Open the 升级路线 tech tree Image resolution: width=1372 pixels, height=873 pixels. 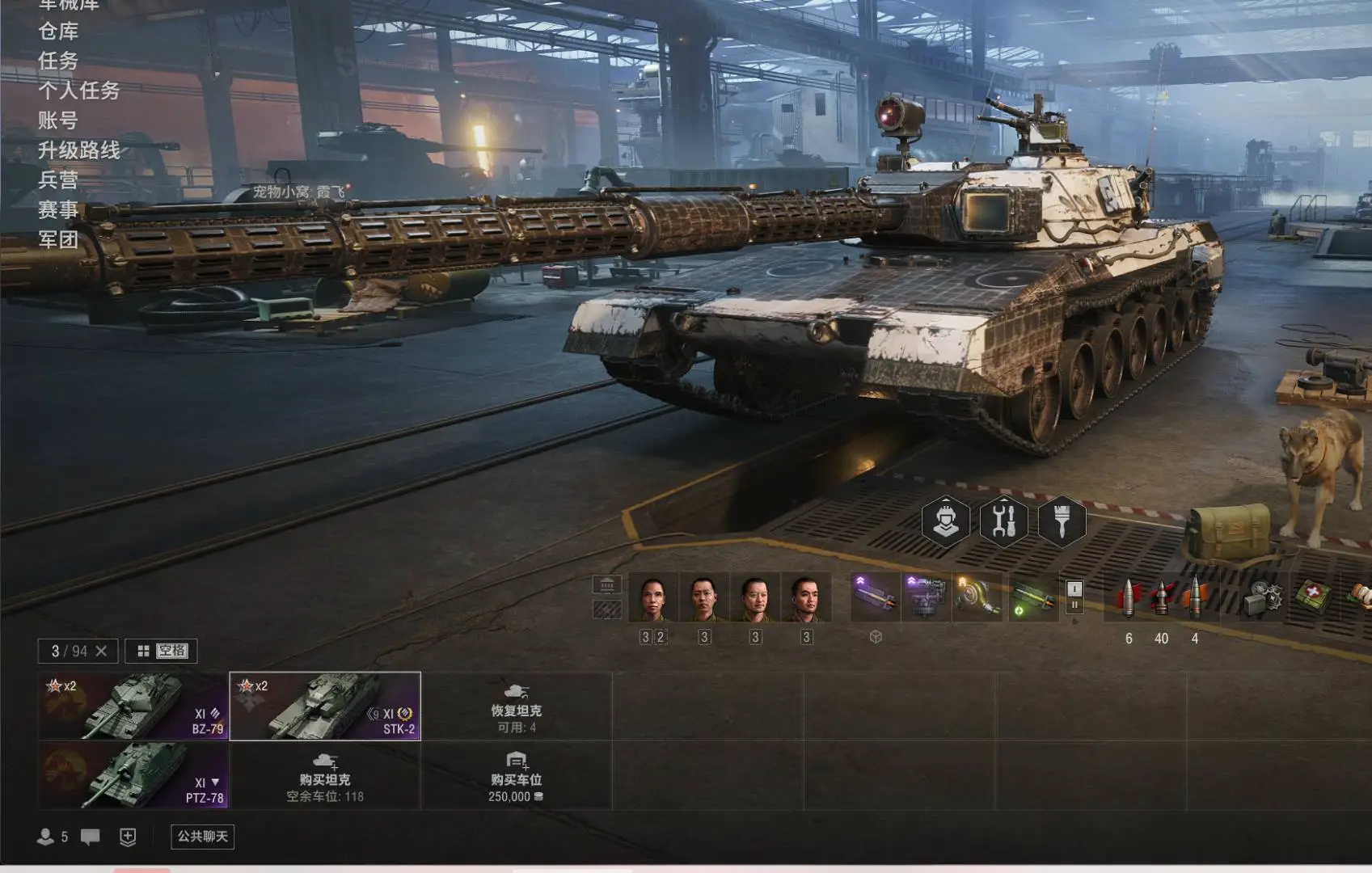(x=78, y=150)
